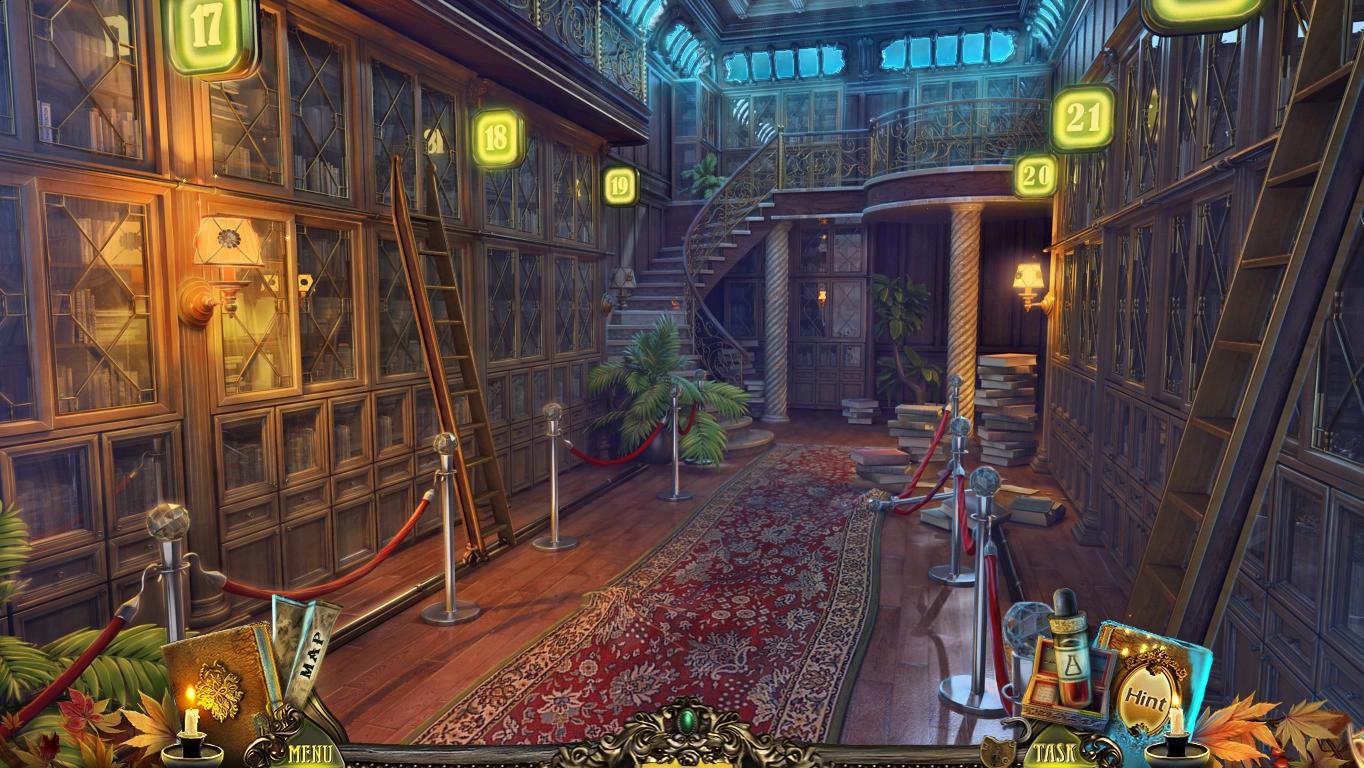Click glowing sign number 20
This screenshot has height=768, width=1364.
pos(1035,176)
